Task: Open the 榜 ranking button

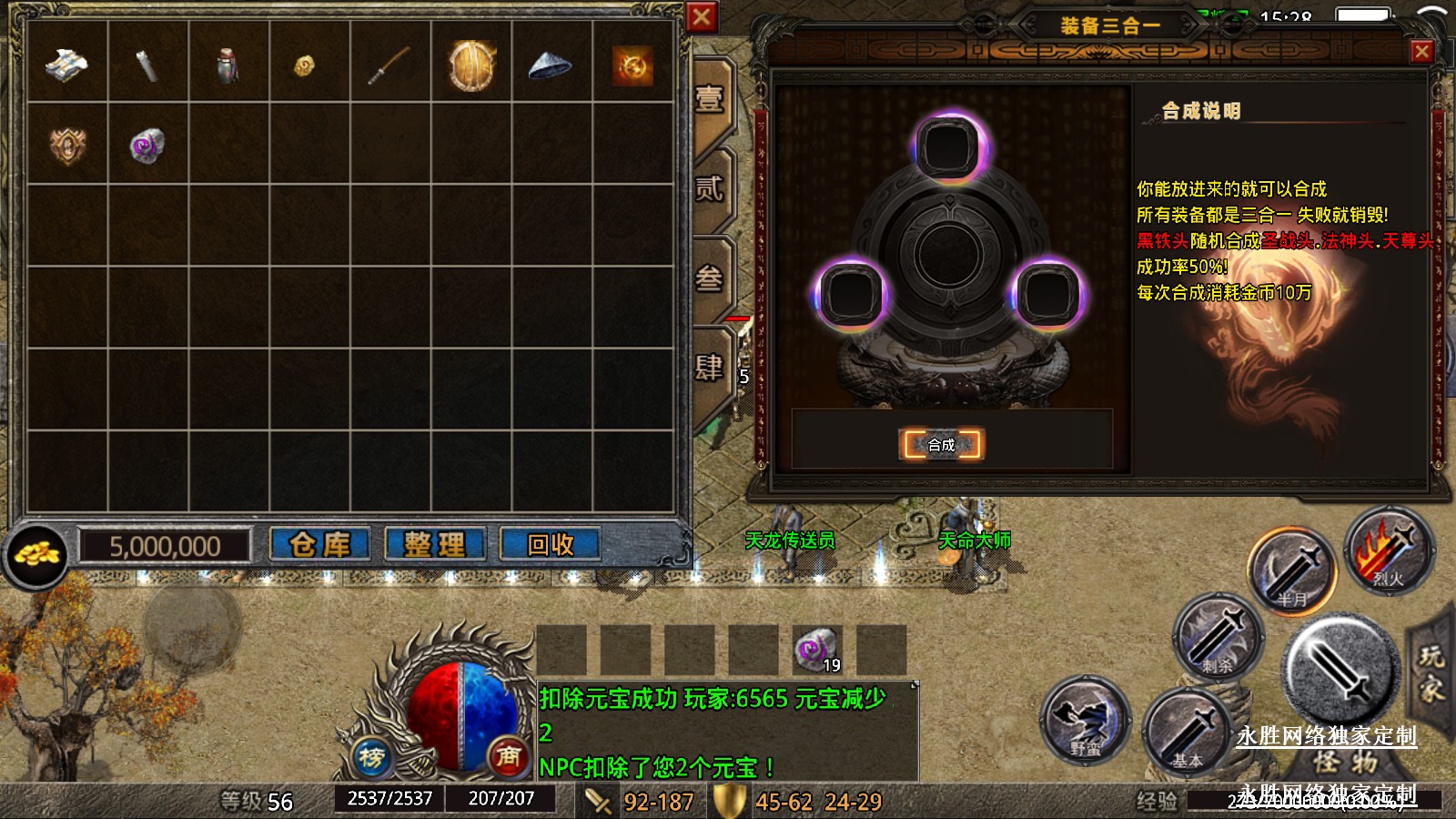Action: click(x=371, y=756)
